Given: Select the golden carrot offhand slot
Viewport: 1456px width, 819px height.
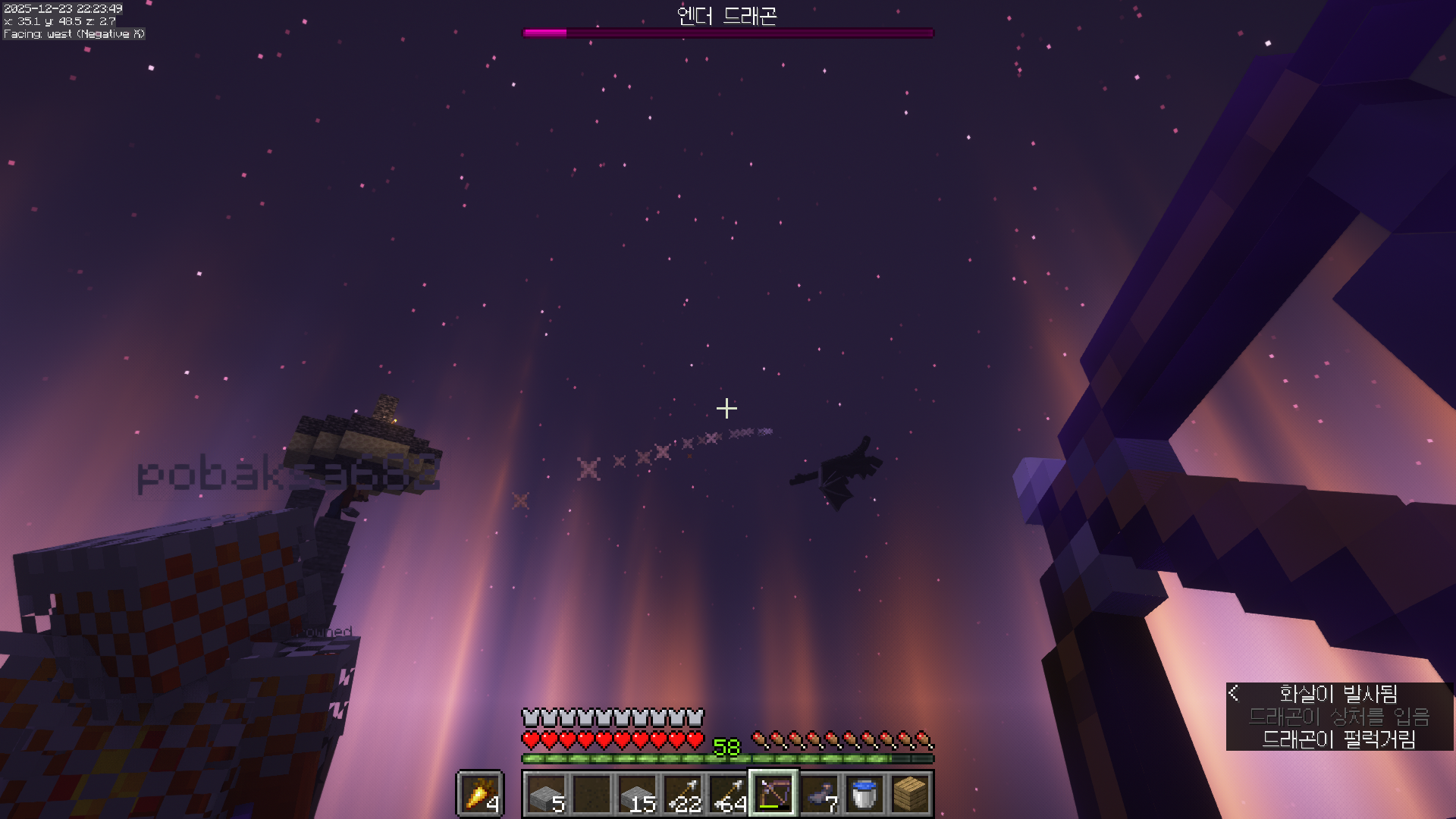Looking at the screenshot, I should click(x=480, y=794).
